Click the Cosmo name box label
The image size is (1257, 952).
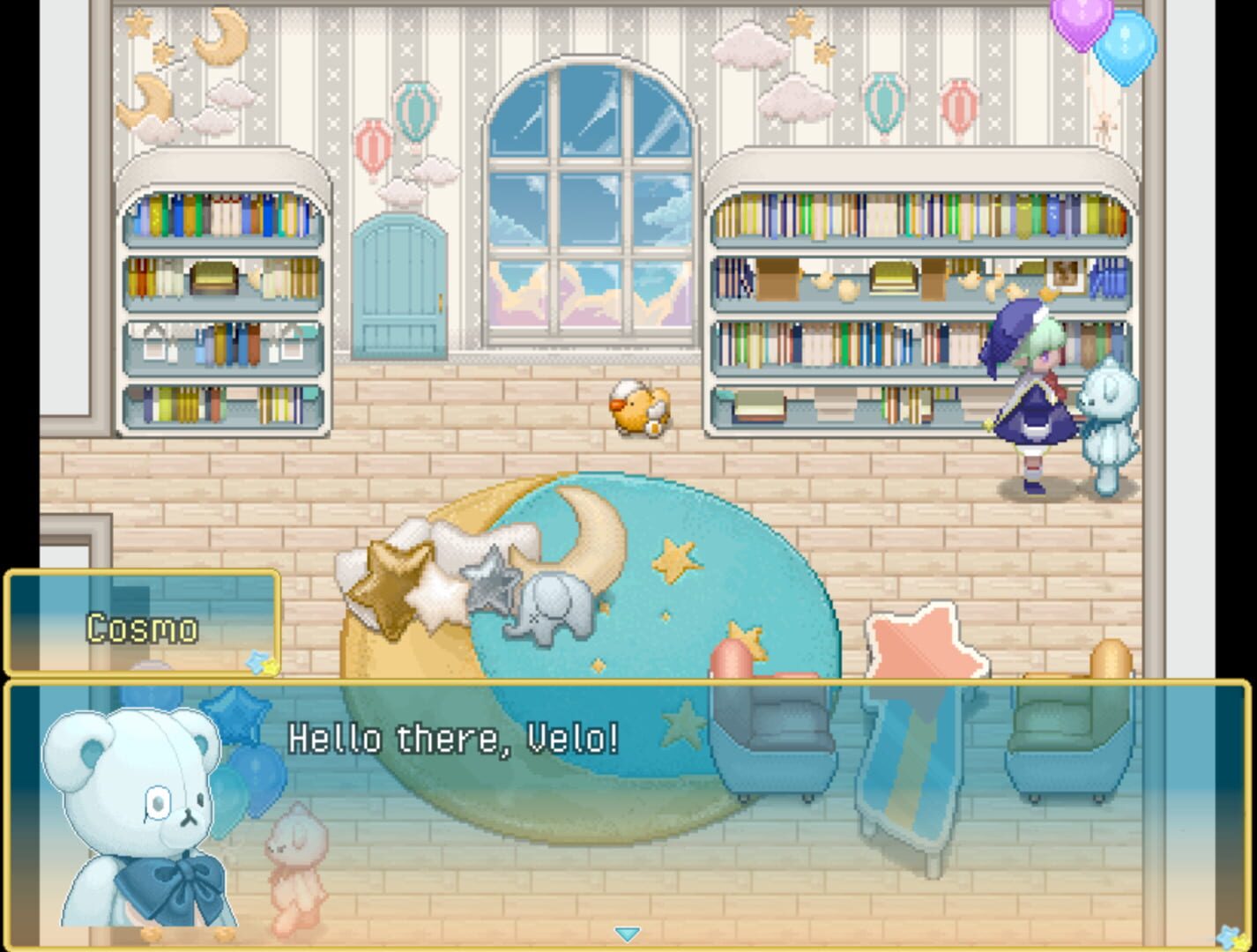(141, 628)
